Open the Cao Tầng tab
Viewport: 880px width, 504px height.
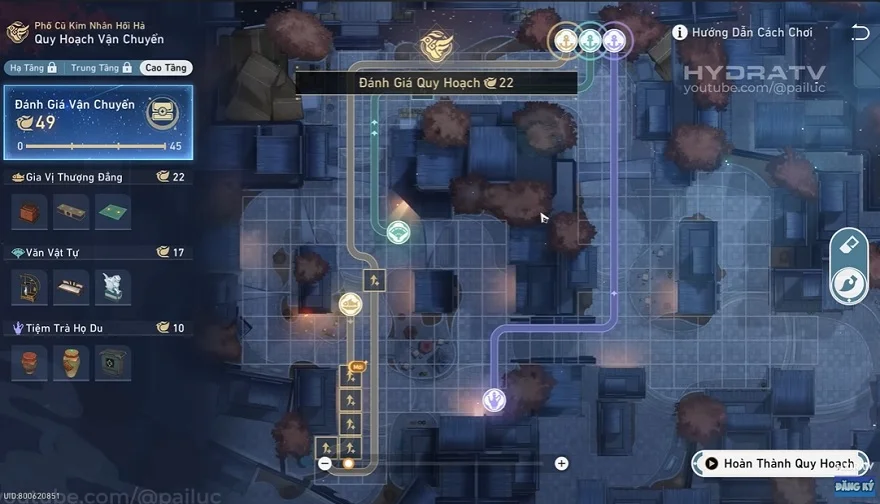click(165, 68)
